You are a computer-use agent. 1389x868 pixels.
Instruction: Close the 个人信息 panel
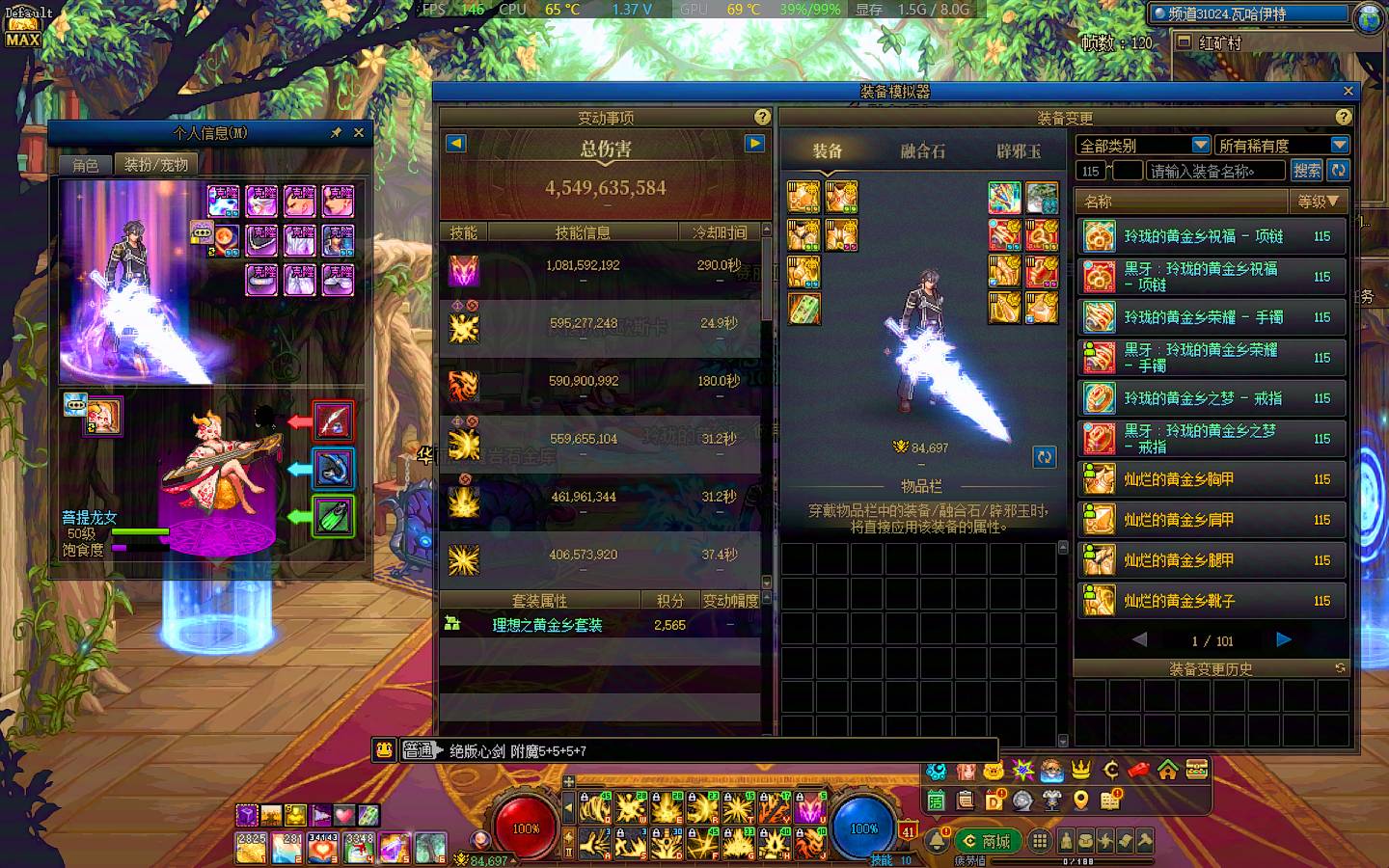[x=359, y=133]
